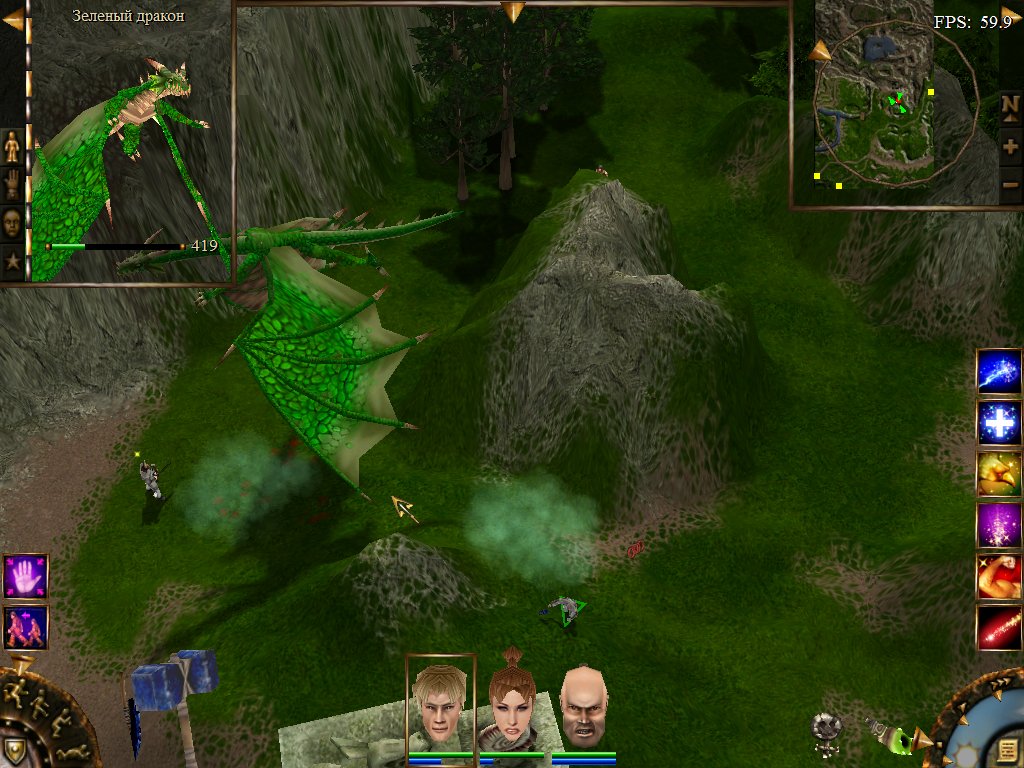The image size is (1024, 768).
Task: Activate the white cross healing spell
Action: click(998, 423)
